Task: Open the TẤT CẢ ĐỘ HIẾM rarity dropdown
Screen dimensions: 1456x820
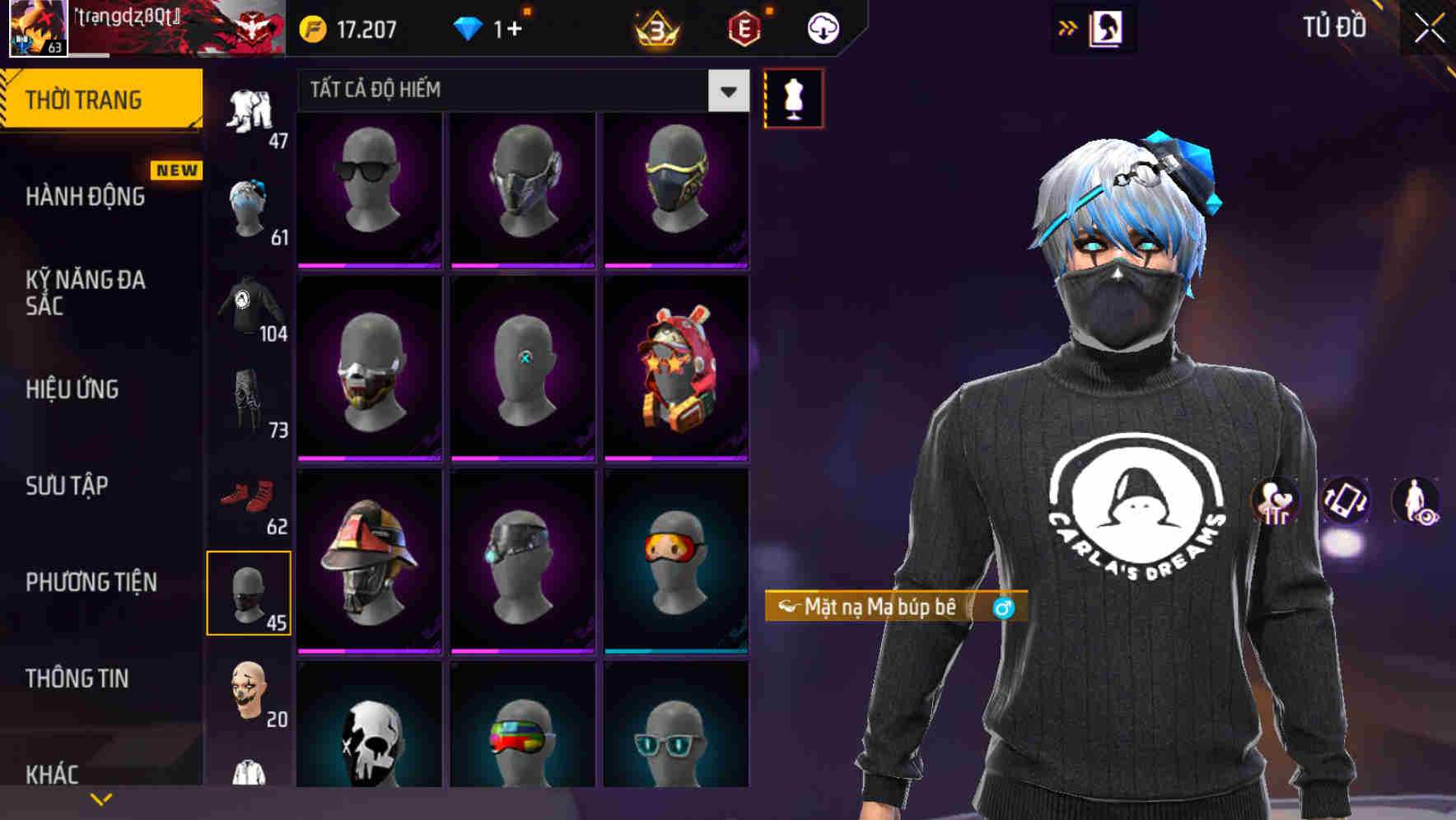Action: (x=727, y=91)
